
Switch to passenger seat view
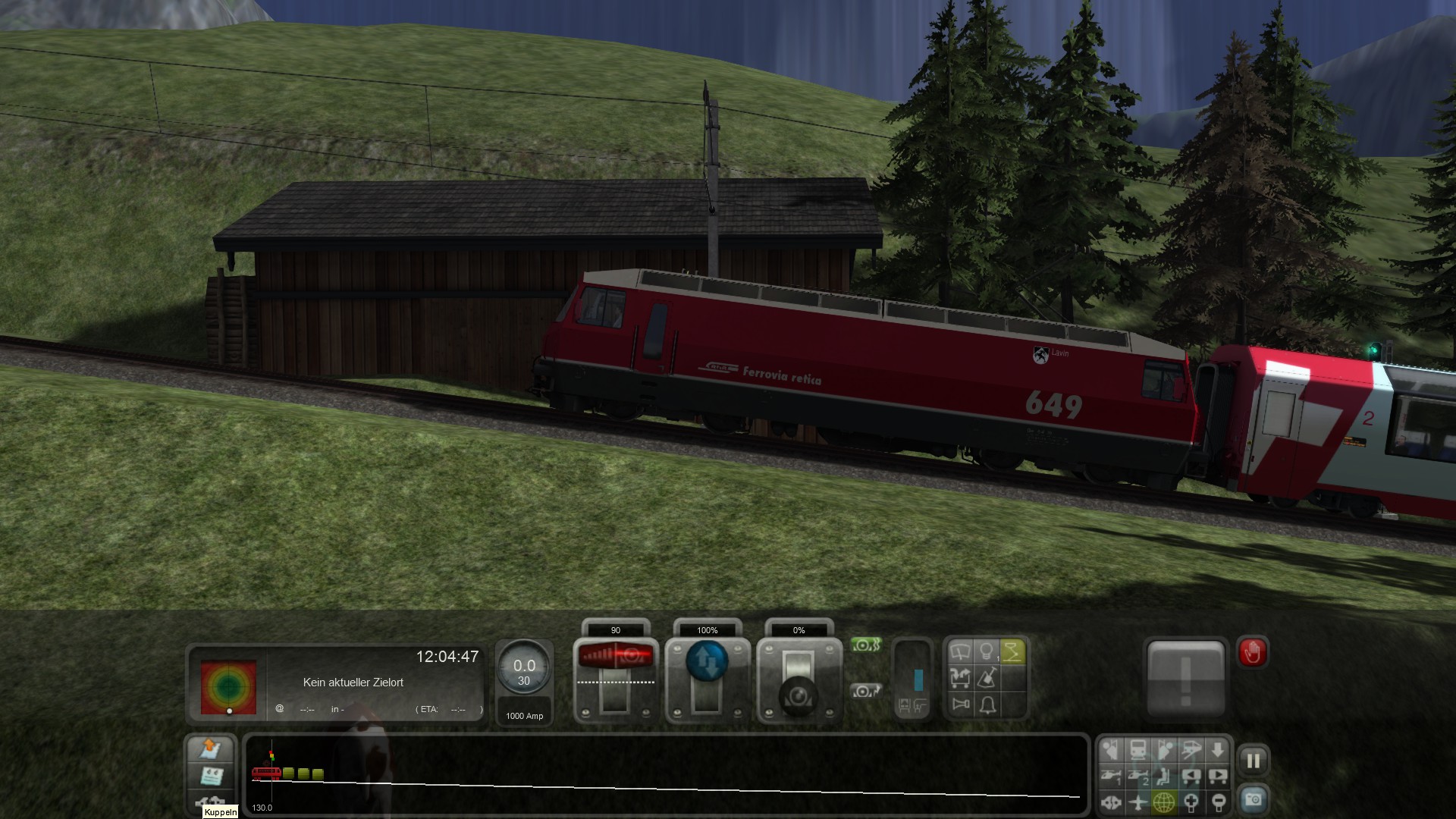[x=1164, y=776]
